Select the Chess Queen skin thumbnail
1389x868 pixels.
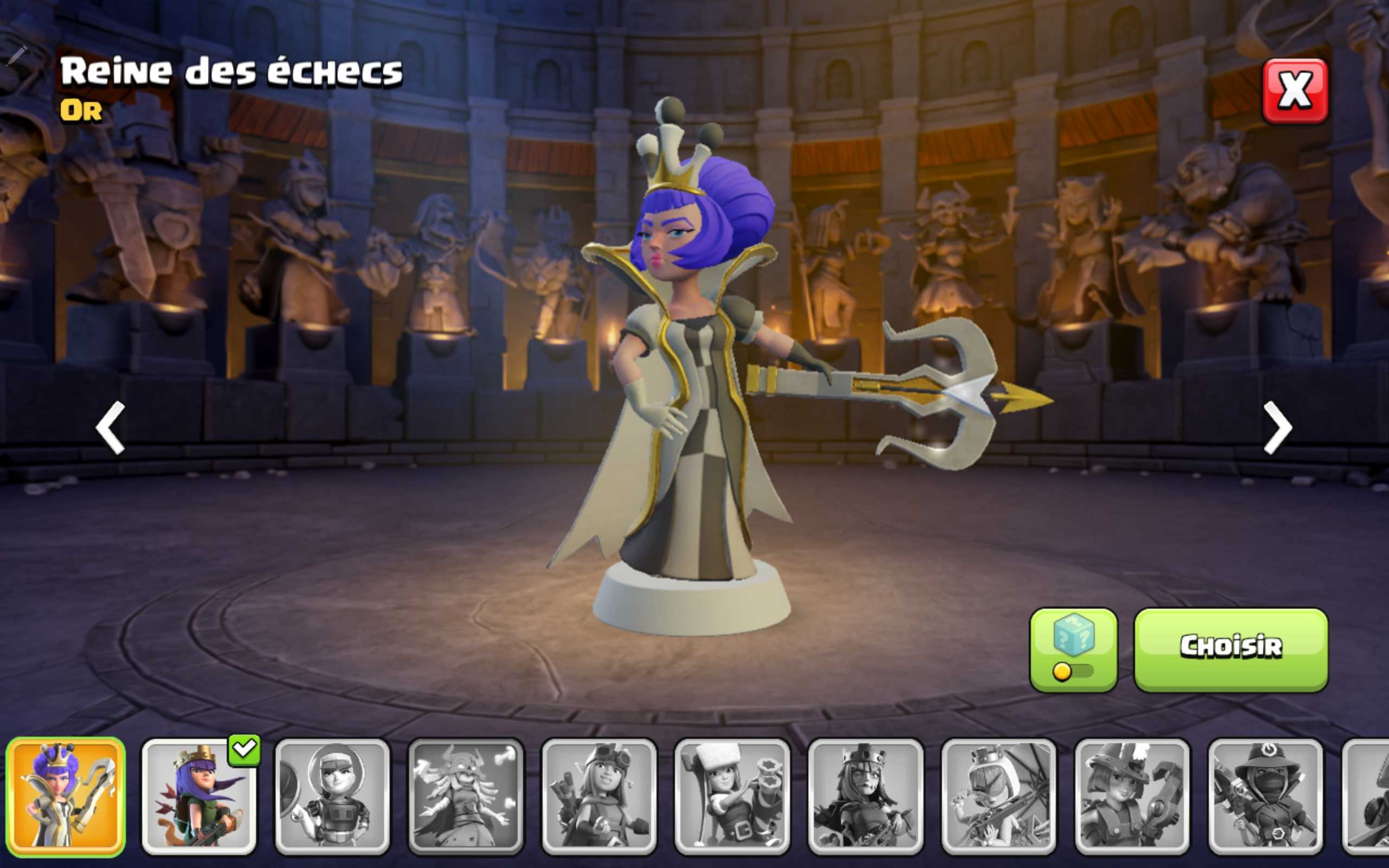pos(66,802)
